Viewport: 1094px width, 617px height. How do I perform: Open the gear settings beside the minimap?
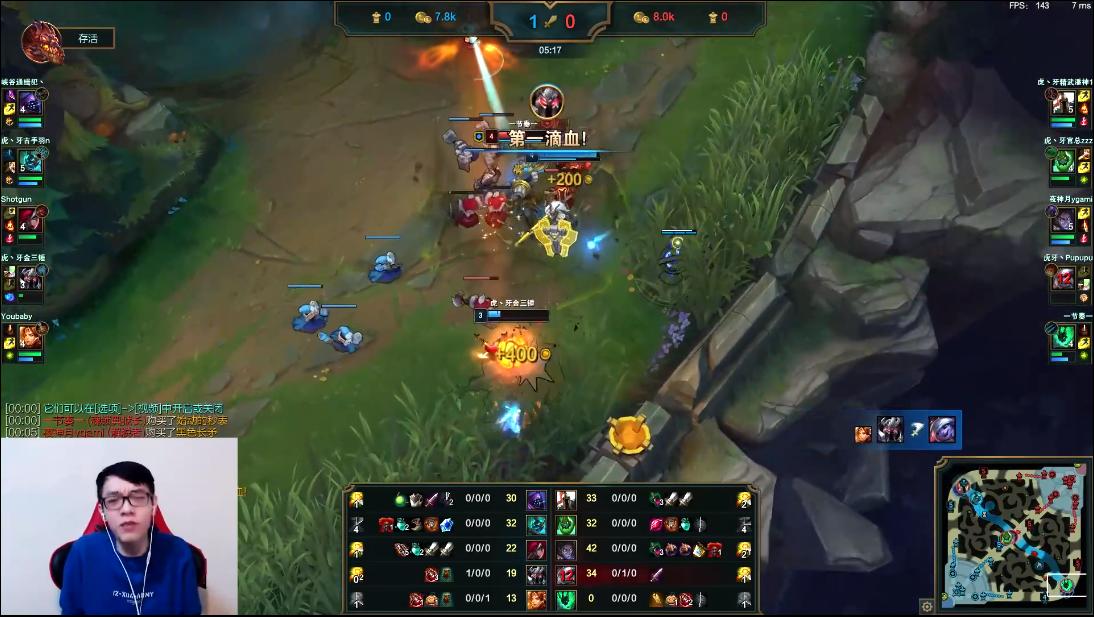[x=927, y=606]
